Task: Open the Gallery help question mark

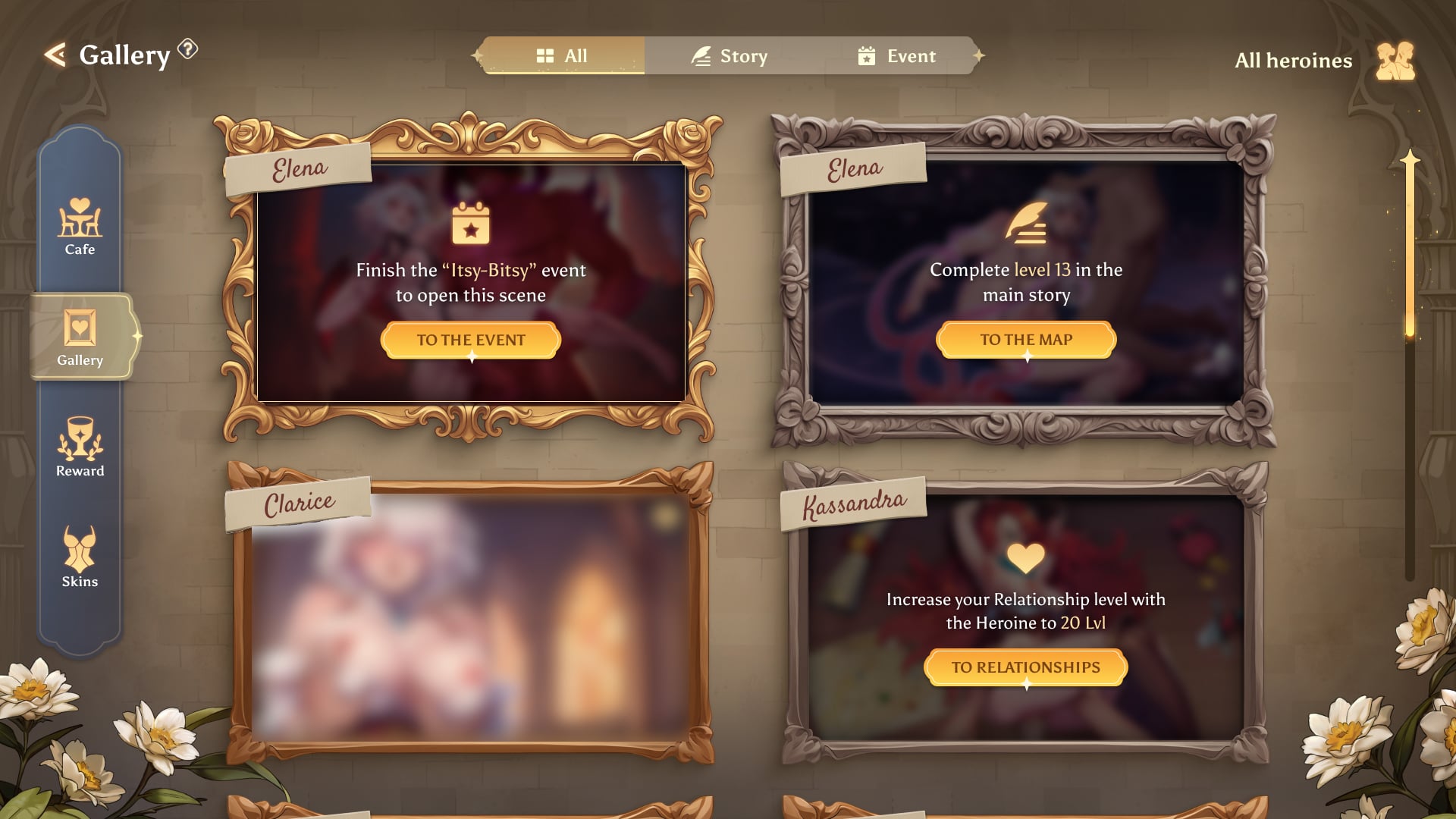Action: [187, 50]
